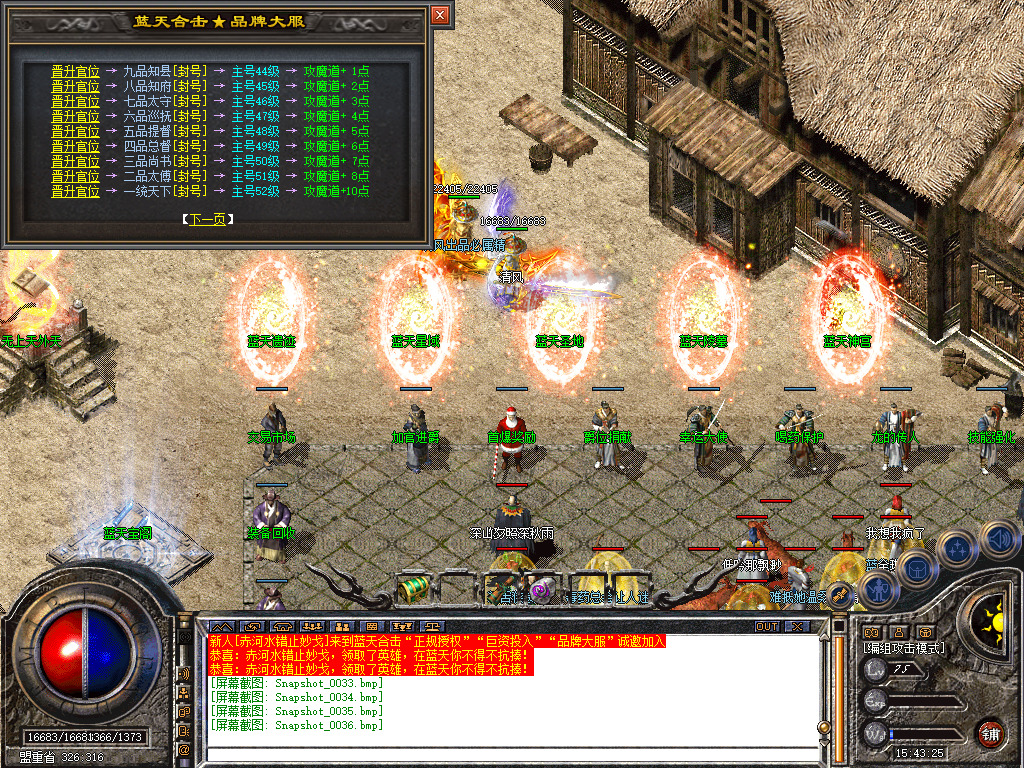
Task: Open the skills sparkle round button
Action: (x=957, y=548)
